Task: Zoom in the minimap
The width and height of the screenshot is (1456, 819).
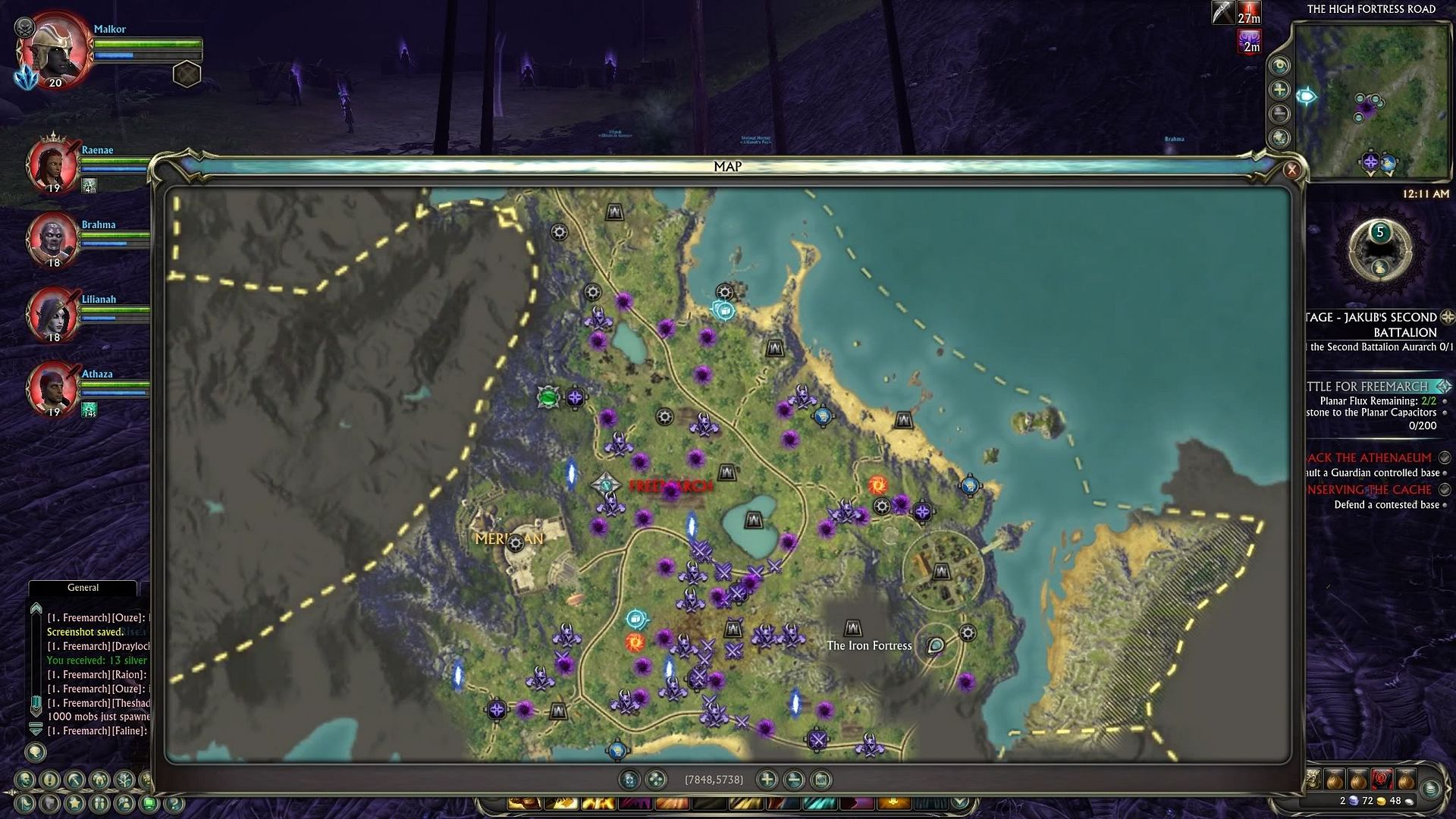Action: tap(1280, 89)
